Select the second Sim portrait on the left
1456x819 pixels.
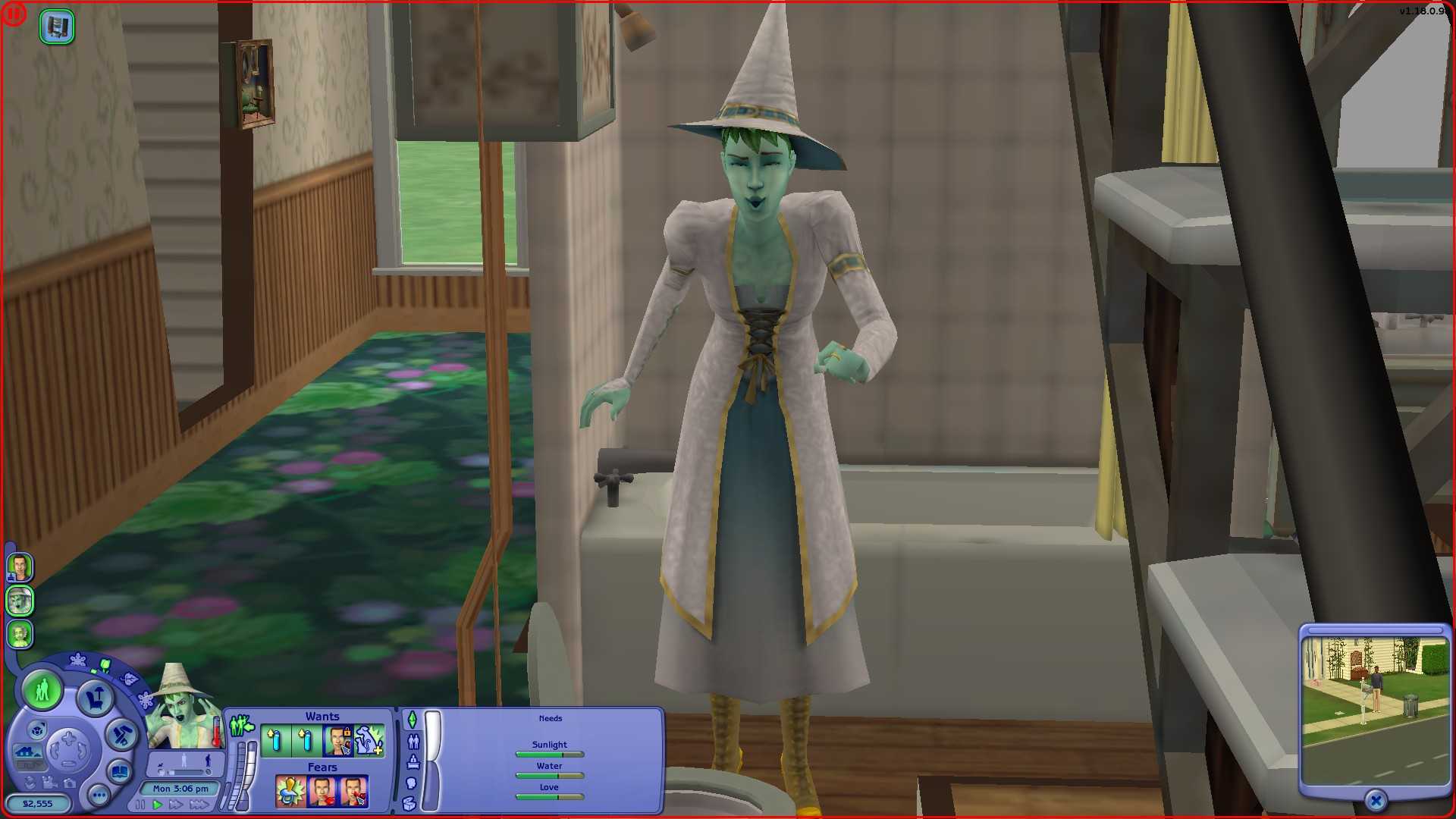tap(20, 601)
